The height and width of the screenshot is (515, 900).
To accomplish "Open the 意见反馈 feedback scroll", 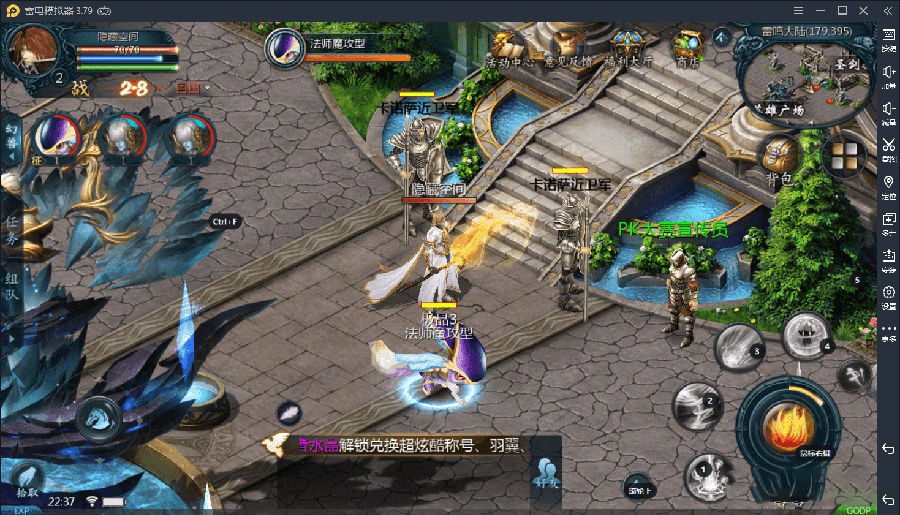I will tap(562, 48).
